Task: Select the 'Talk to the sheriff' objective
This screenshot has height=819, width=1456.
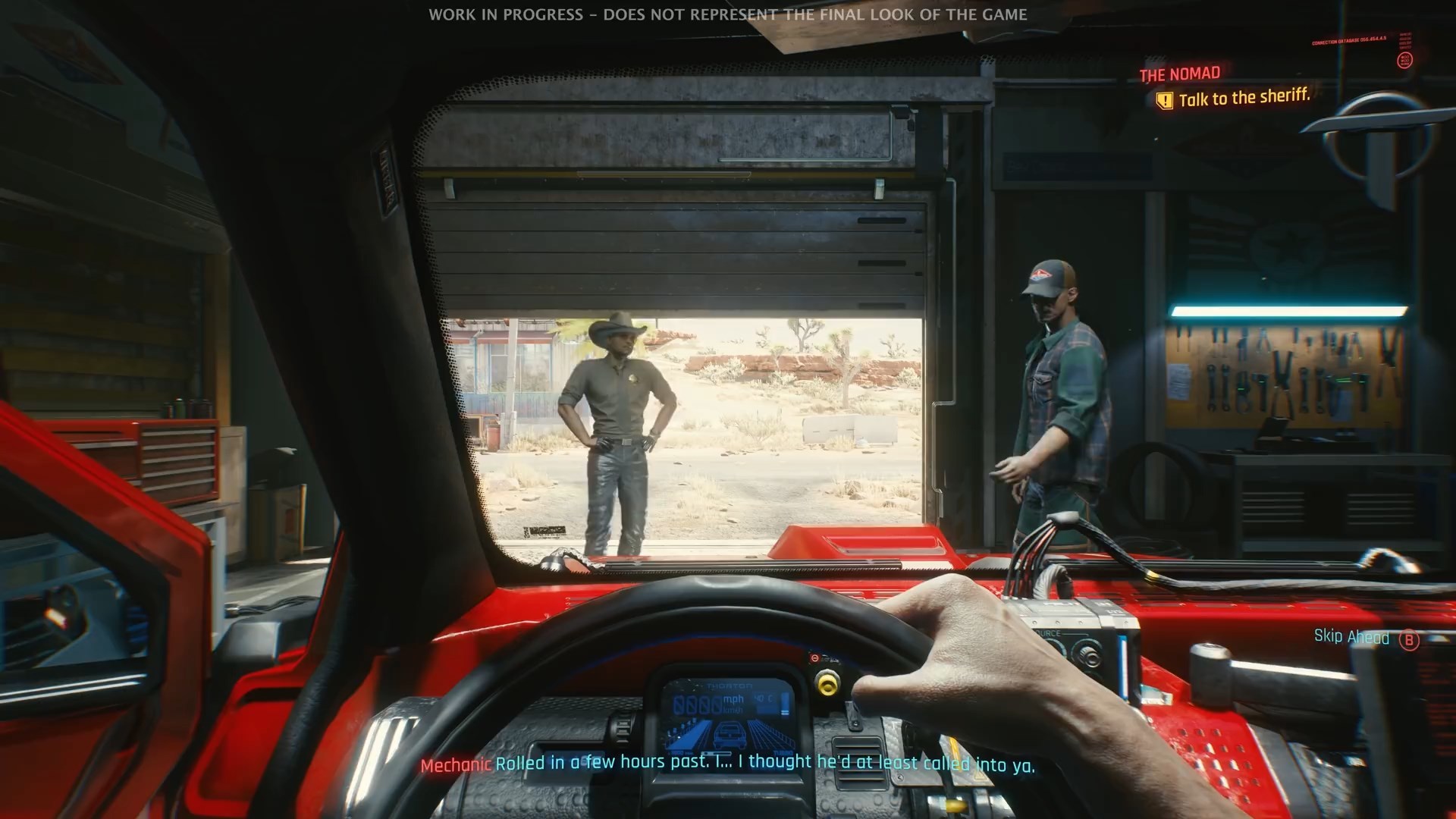Action: (1243, 98)
